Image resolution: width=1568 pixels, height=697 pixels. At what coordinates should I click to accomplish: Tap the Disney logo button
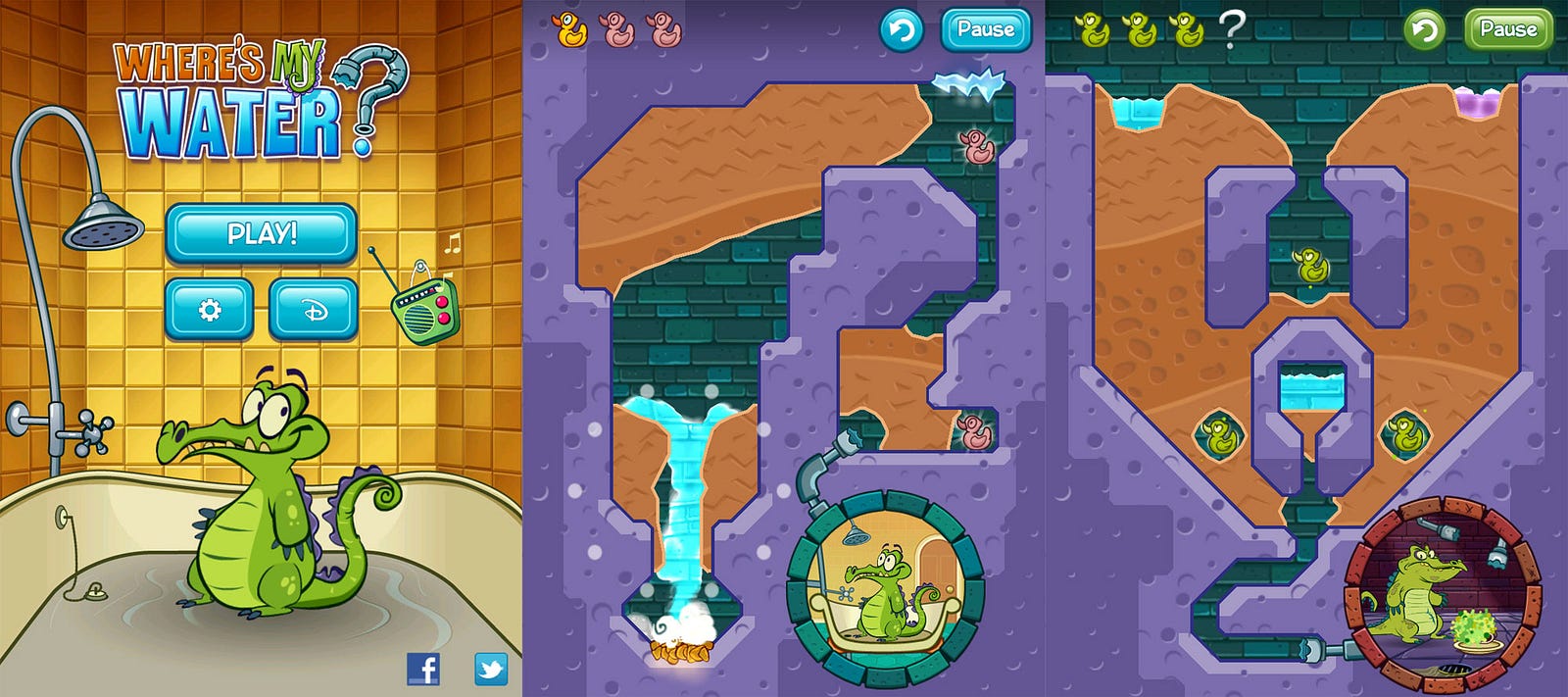[313, 310]
